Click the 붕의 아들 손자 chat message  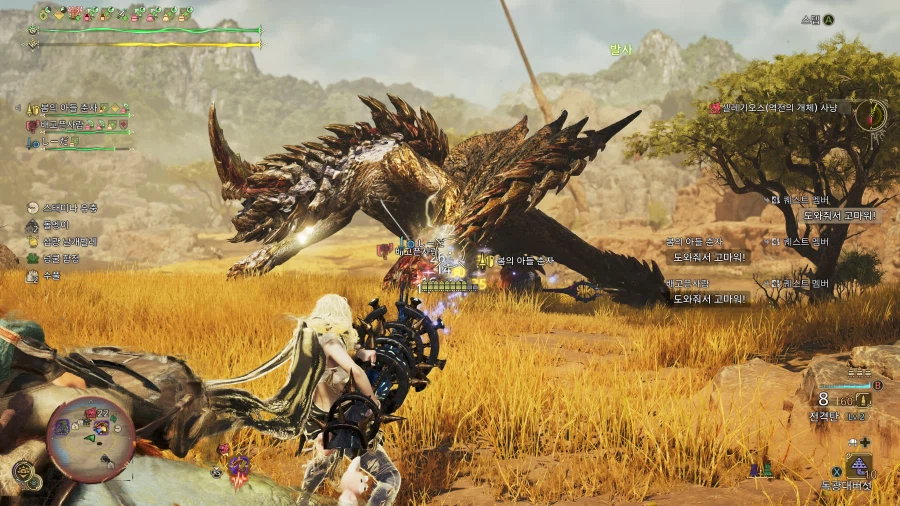[x=709, y=257]
